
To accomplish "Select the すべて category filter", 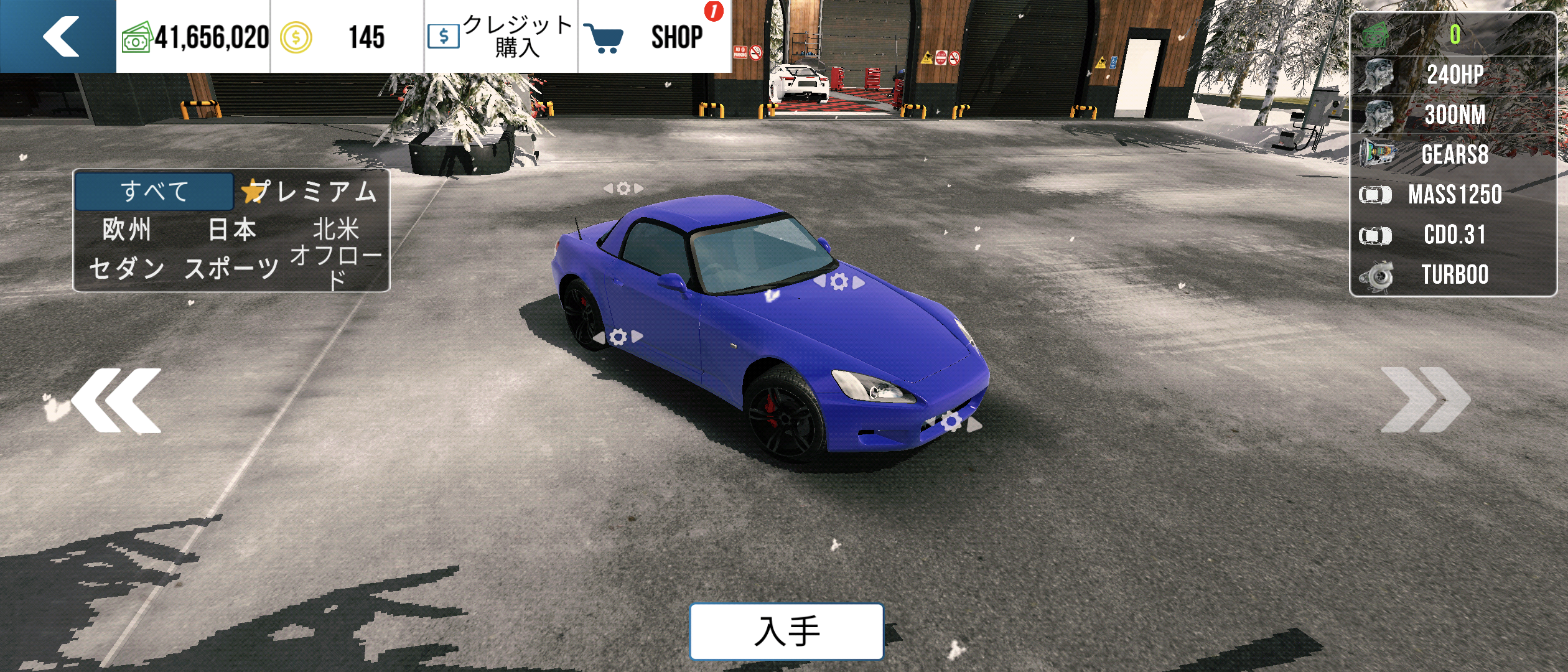I will (154, 191).
